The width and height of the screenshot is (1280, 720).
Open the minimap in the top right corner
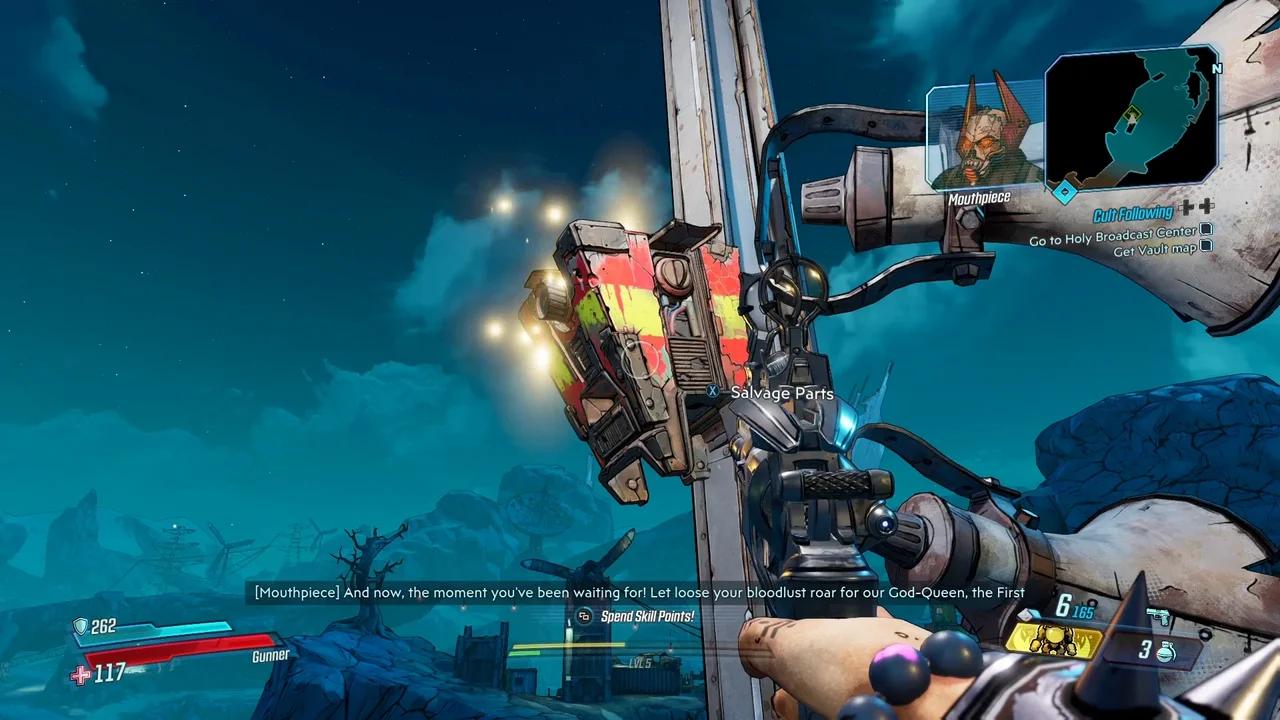click(x=1130, y=120)
